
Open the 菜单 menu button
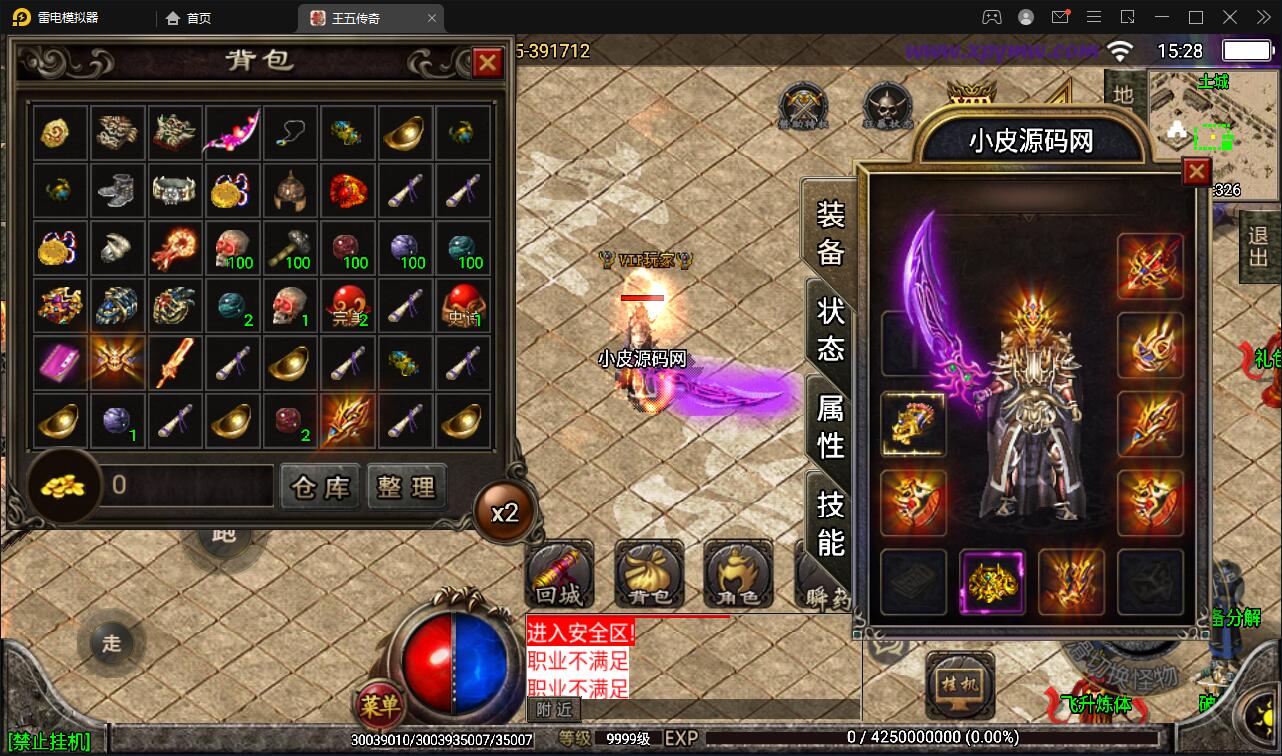coord(379,706)
